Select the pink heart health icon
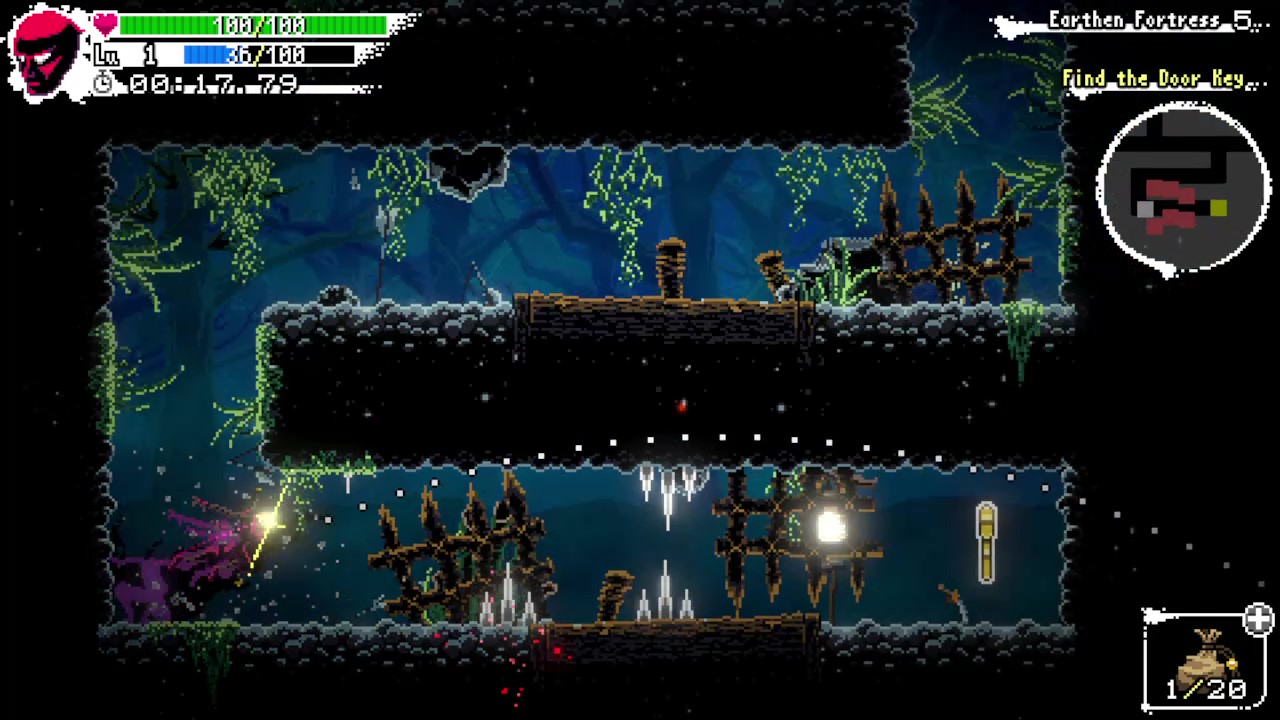 104,22
